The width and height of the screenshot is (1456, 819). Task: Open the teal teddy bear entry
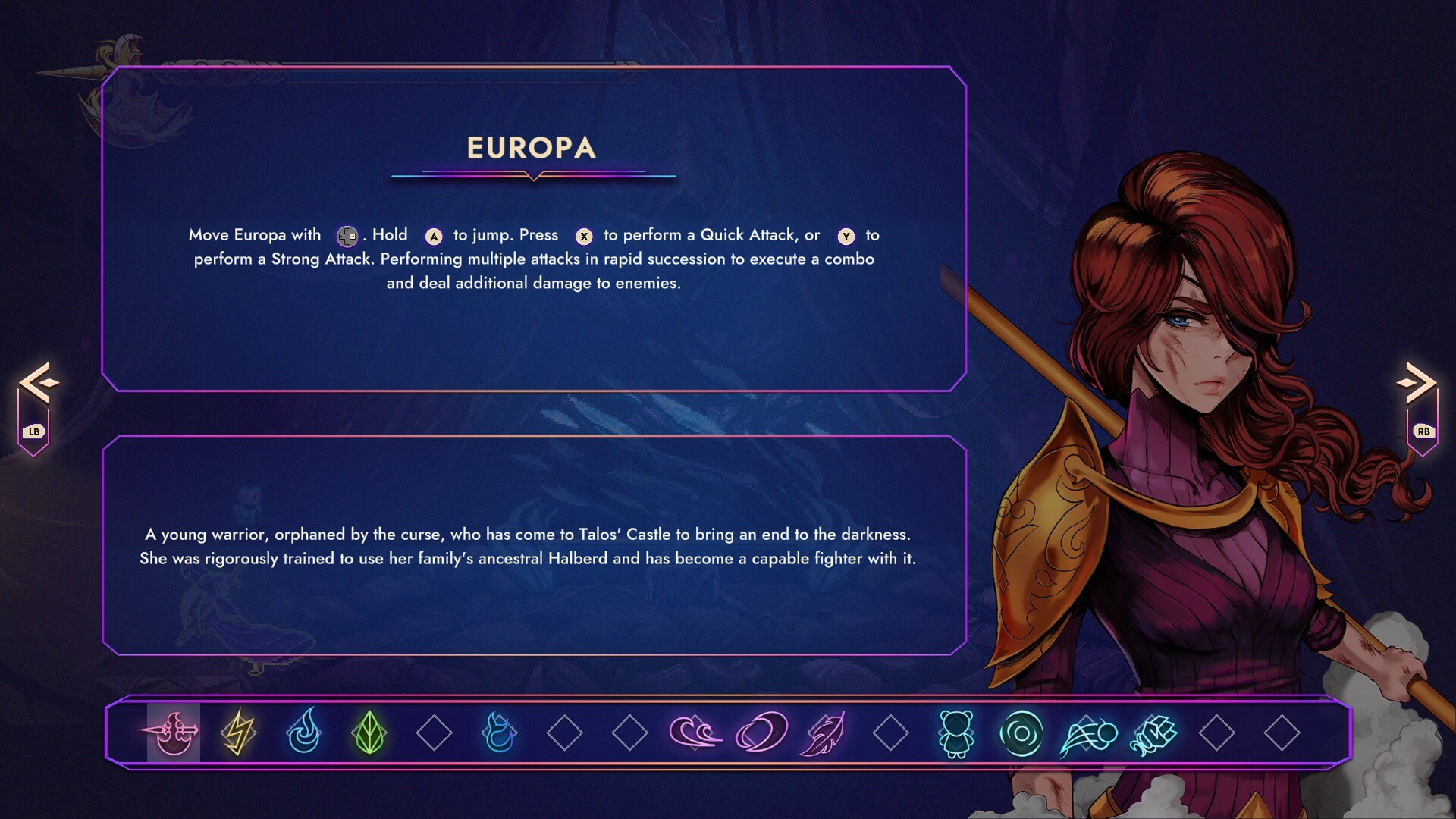pos(955,733)
